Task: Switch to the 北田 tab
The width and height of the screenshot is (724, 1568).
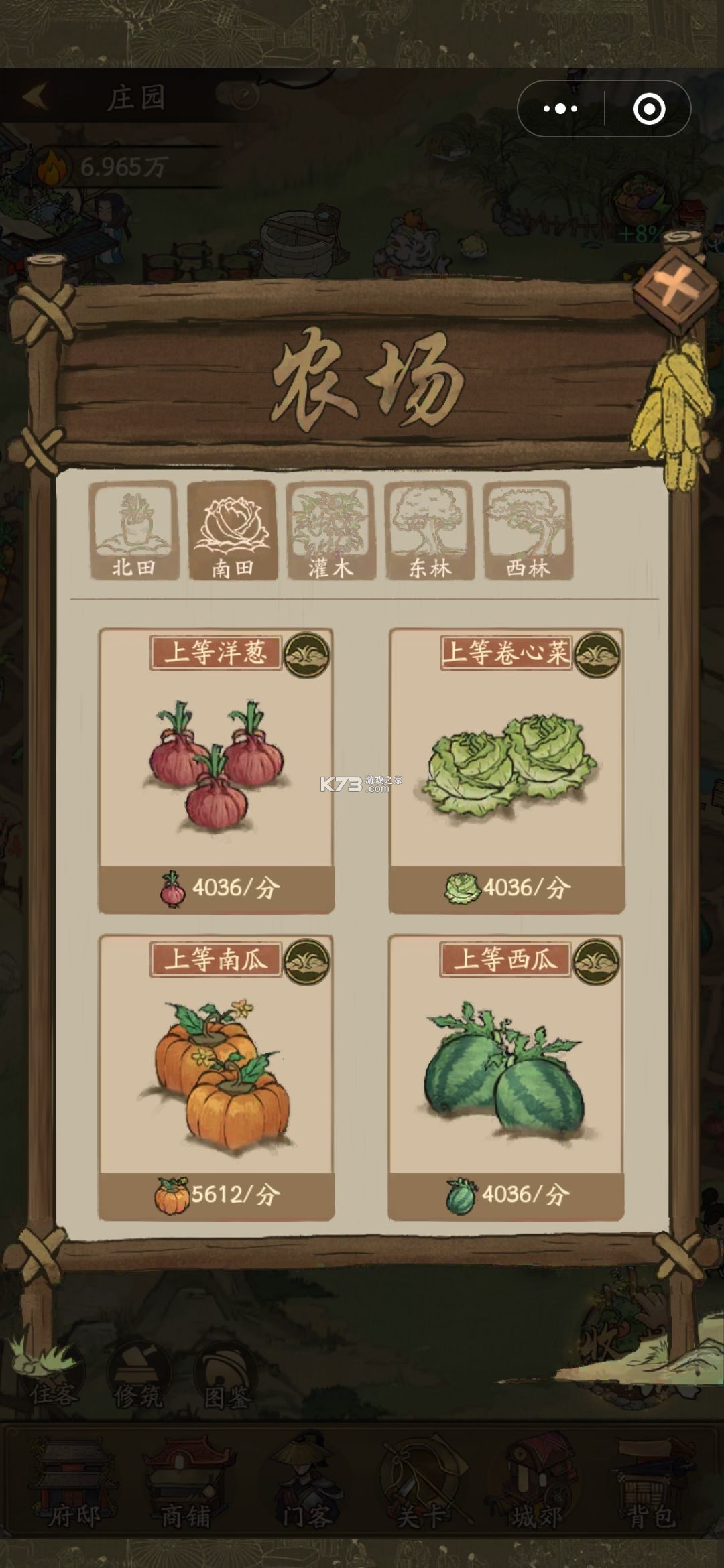Action: (133, 531)
